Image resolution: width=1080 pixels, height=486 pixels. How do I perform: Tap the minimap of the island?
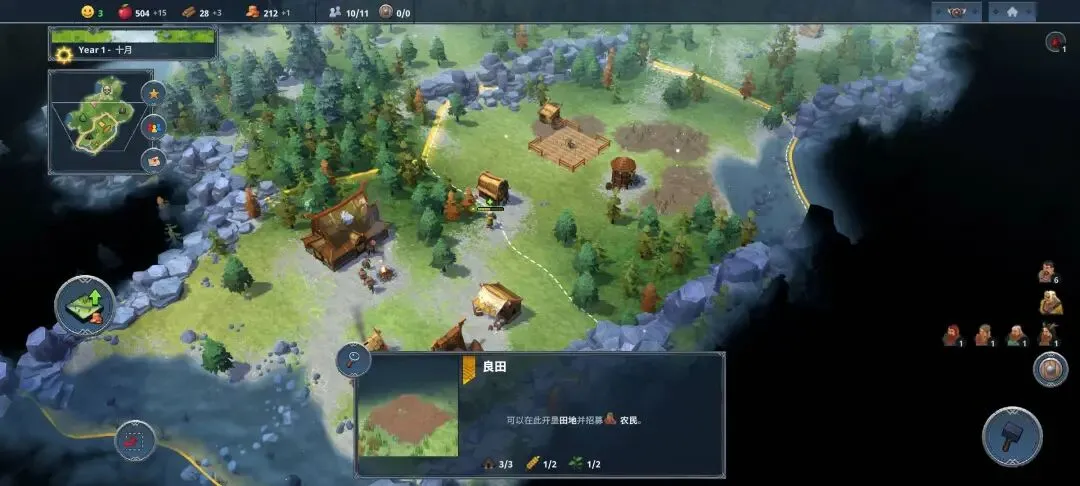click(100, 121)
